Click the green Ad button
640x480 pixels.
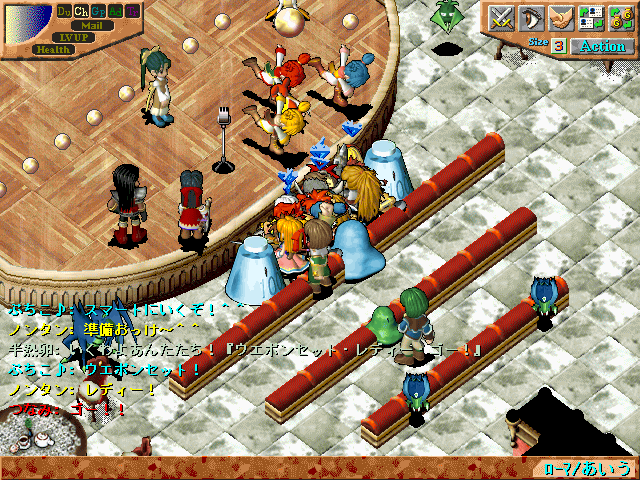[115, 11]
